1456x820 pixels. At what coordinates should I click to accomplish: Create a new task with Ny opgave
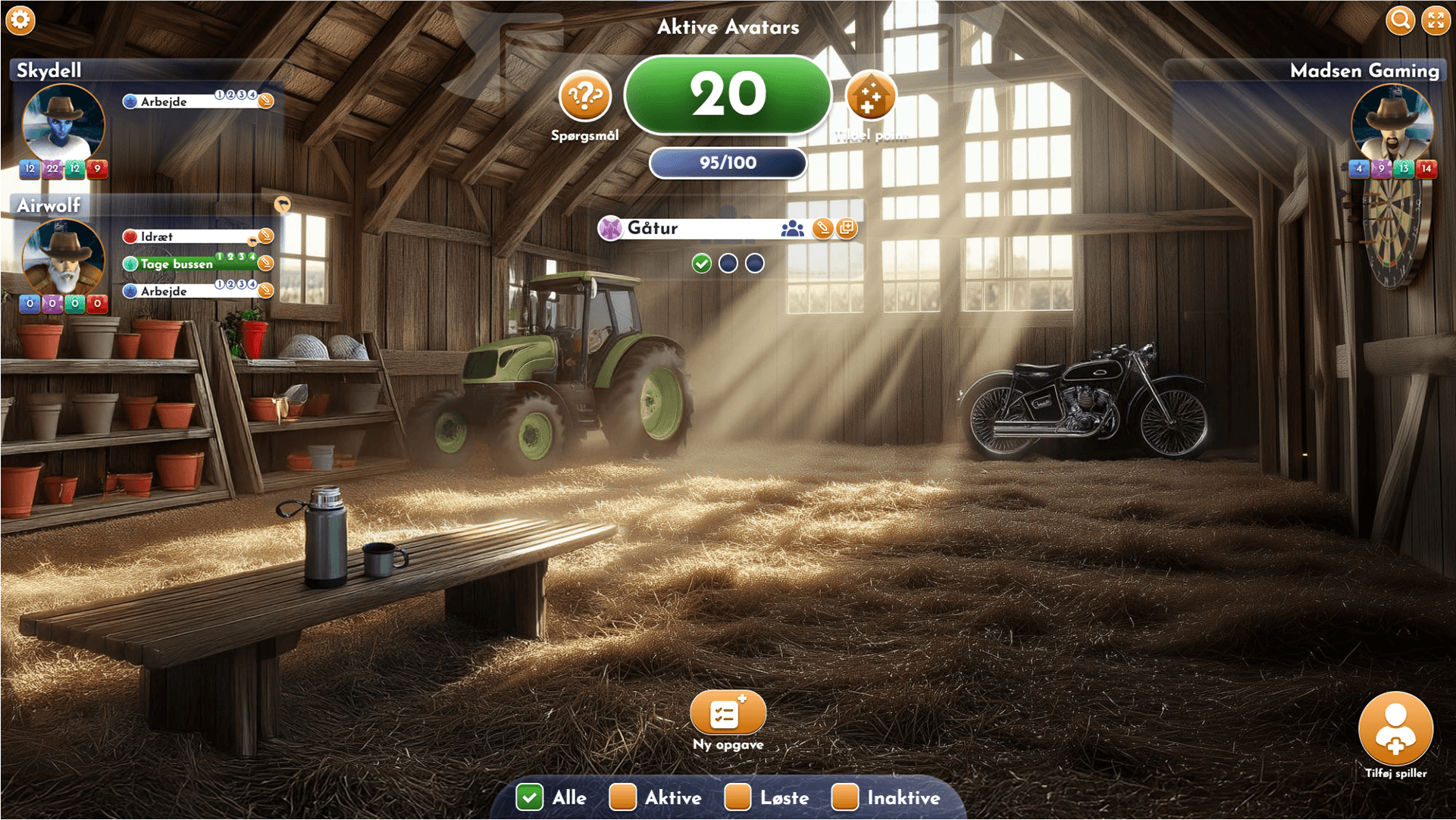click(728, 713)
